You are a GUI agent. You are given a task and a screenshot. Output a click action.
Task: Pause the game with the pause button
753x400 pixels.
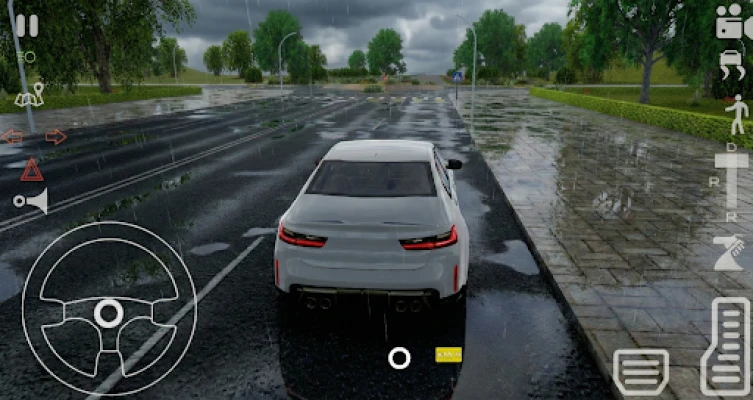coord(27,25)
